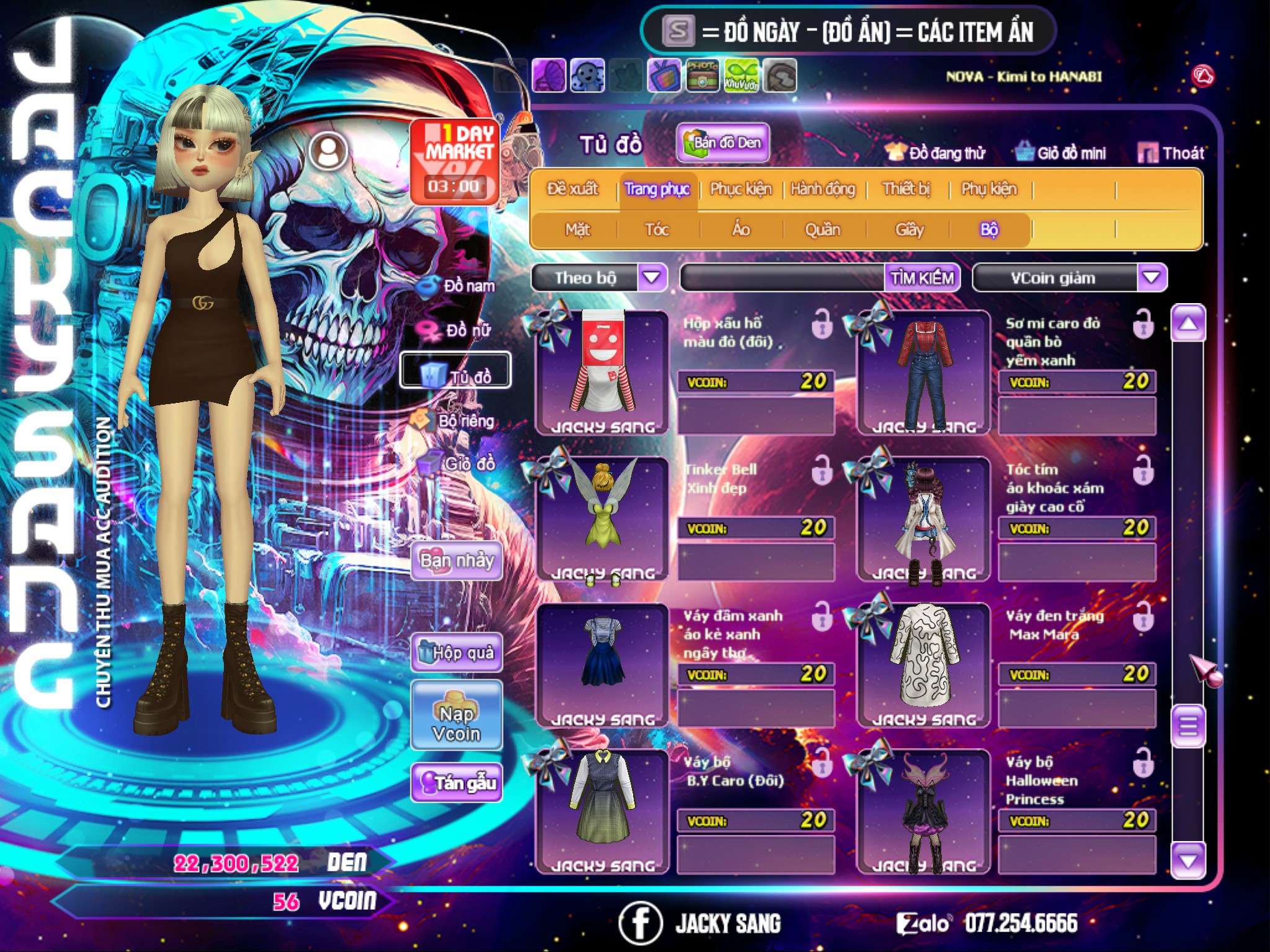Open the Theo bộ dropdown
This screenshot has height=952, width=1270.
tap(652, 278)
